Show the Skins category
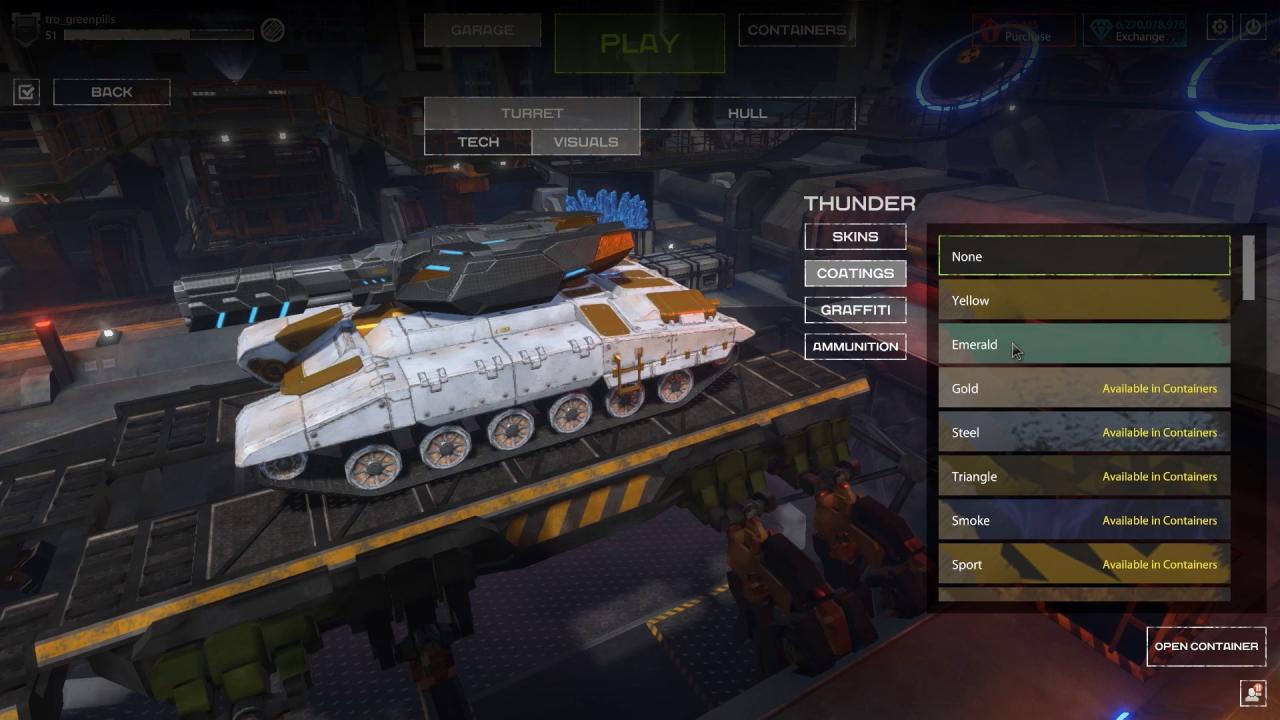This screenshot has height=720, width=1280. (x=855, y=237)
